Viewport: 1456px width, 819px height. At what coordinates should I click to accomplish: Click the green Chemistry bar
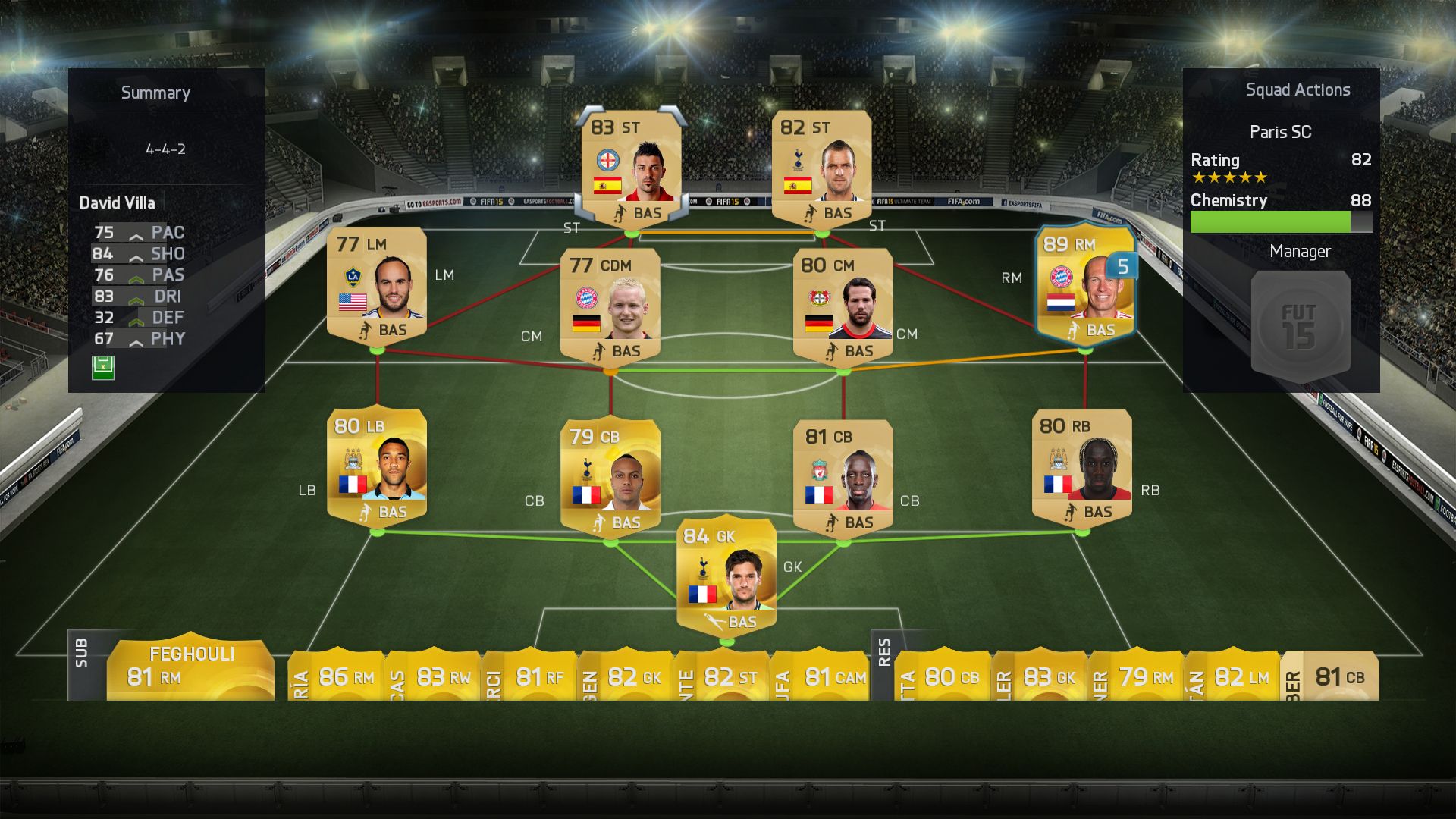pos(1272,223)
